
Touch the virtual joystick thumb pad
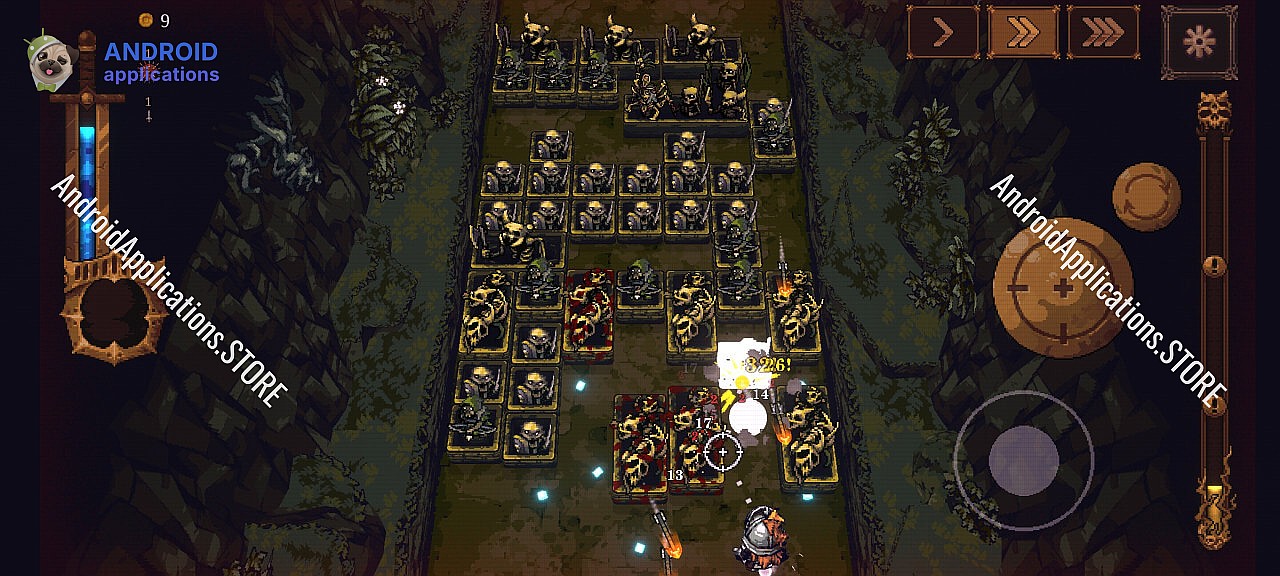click(1023, 460)
